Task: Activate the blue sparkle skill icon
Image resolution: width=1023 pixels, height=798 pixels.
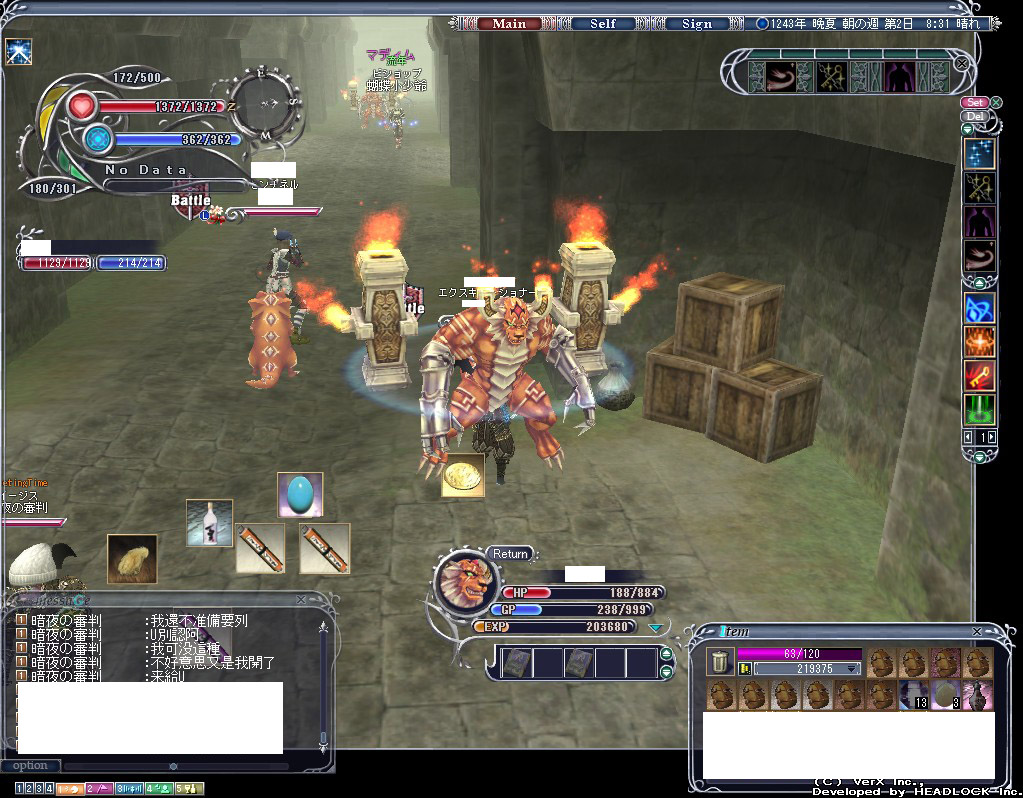Action: 979,153
